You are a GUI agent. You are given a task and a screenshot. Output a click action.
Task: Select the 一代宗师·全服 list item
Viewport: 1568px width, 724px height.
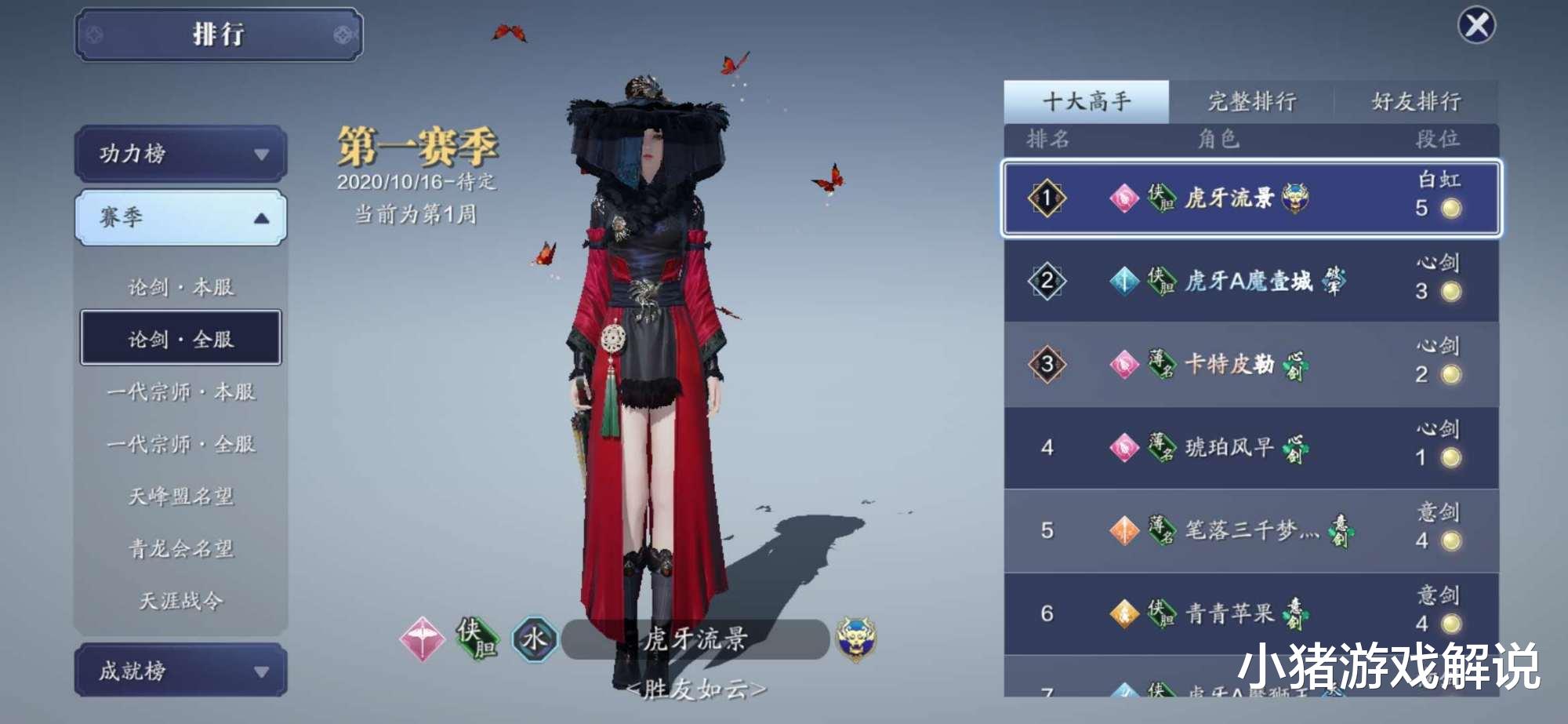(179, 442)
